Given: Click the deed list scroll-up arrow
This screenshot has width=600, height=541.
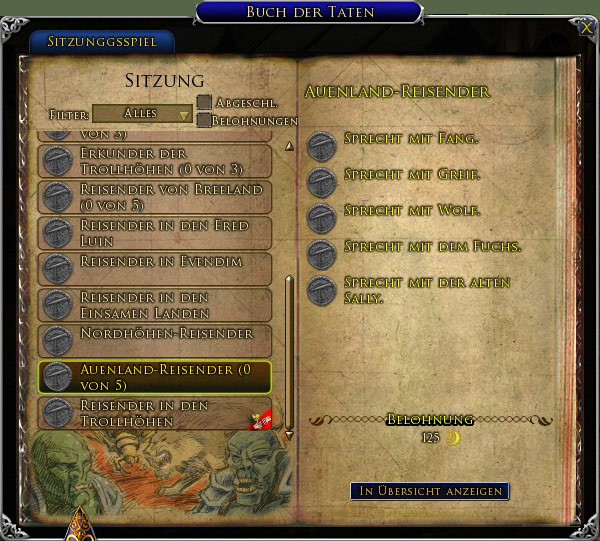Looking at the screenshot, I should tap(289, 146).
